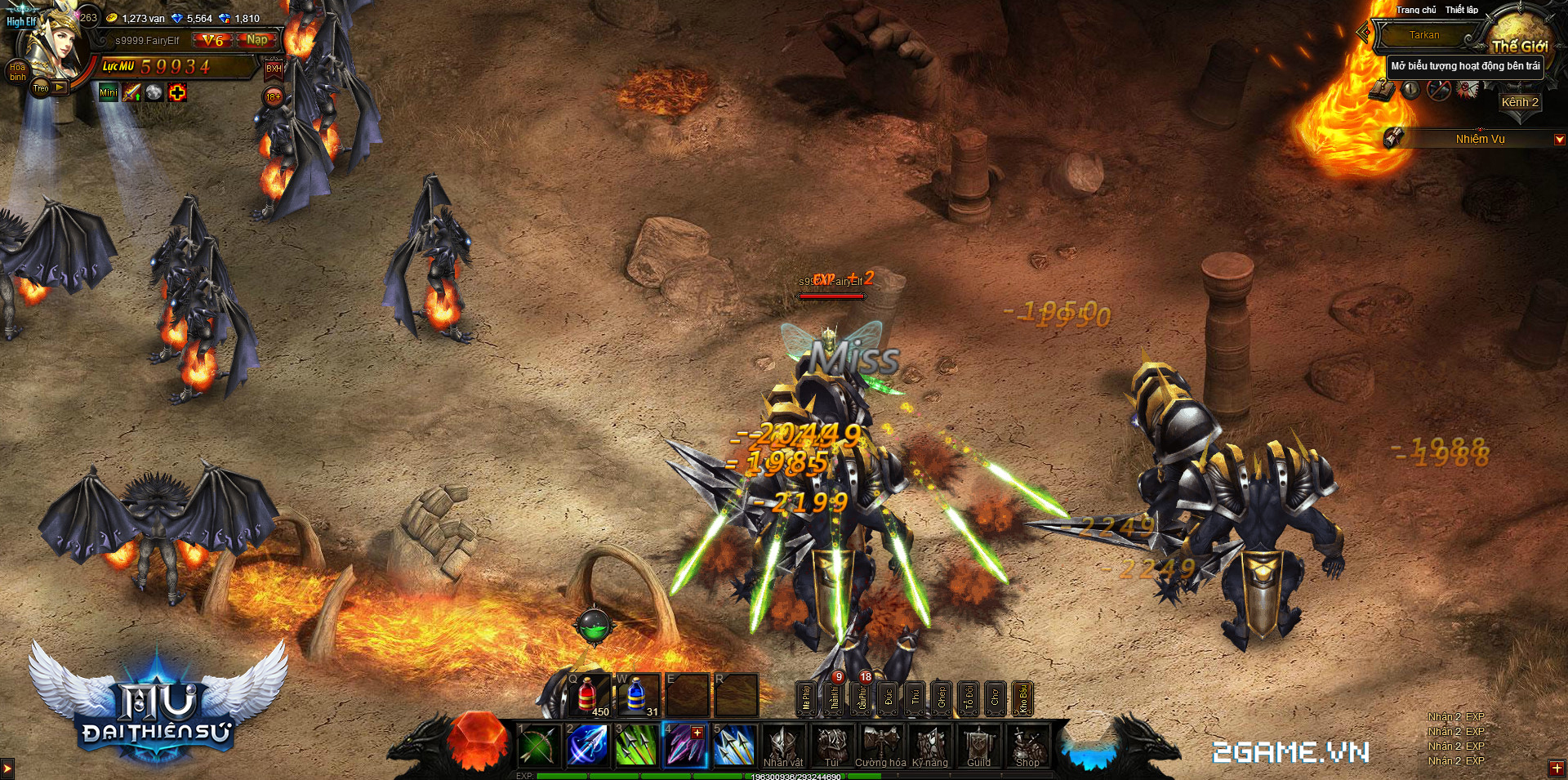The image size is (1568, 780).
Task: Open the Nhân vật character panel
Action: pyautogui.click(x=783, y=747)
